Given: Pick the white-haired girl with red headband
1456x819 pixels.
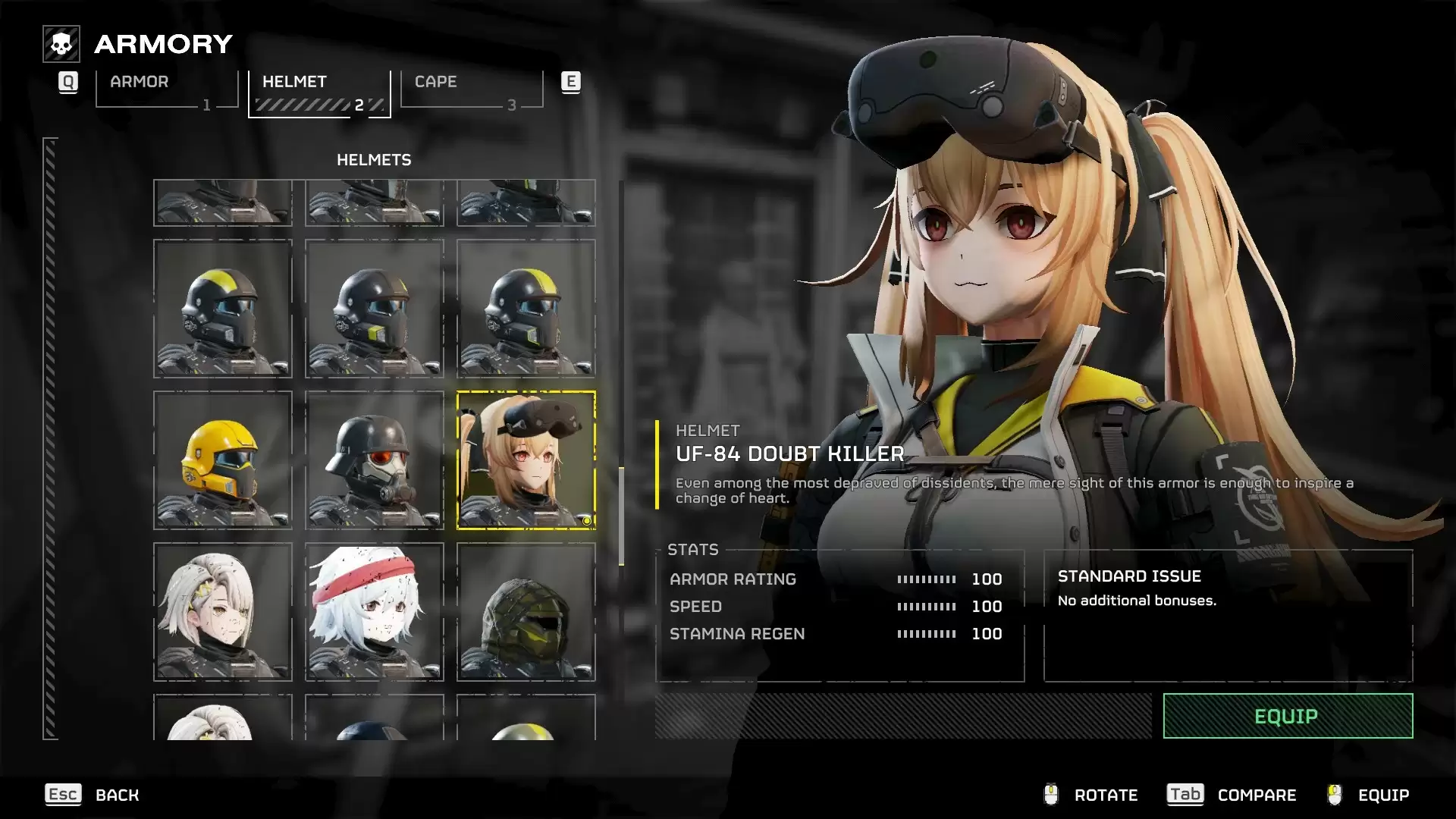Looking at the screenshot, I should (375, 612).
